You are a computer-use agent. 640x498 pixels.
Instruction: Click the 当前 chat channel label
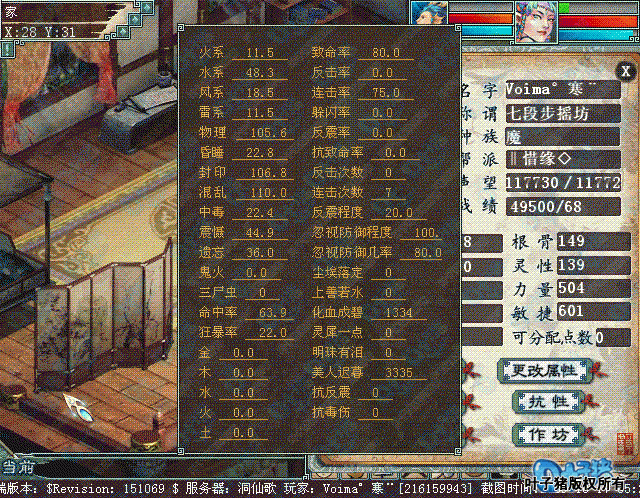18,466
